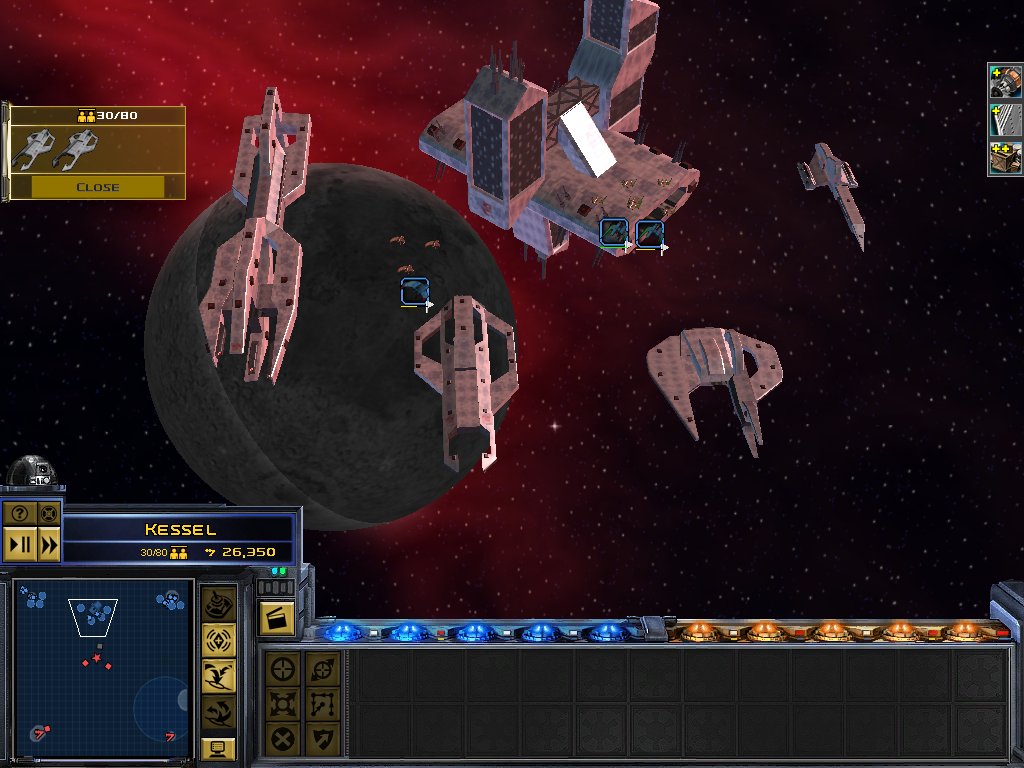Select the joystick icon beside the minimap

[219, 605]
